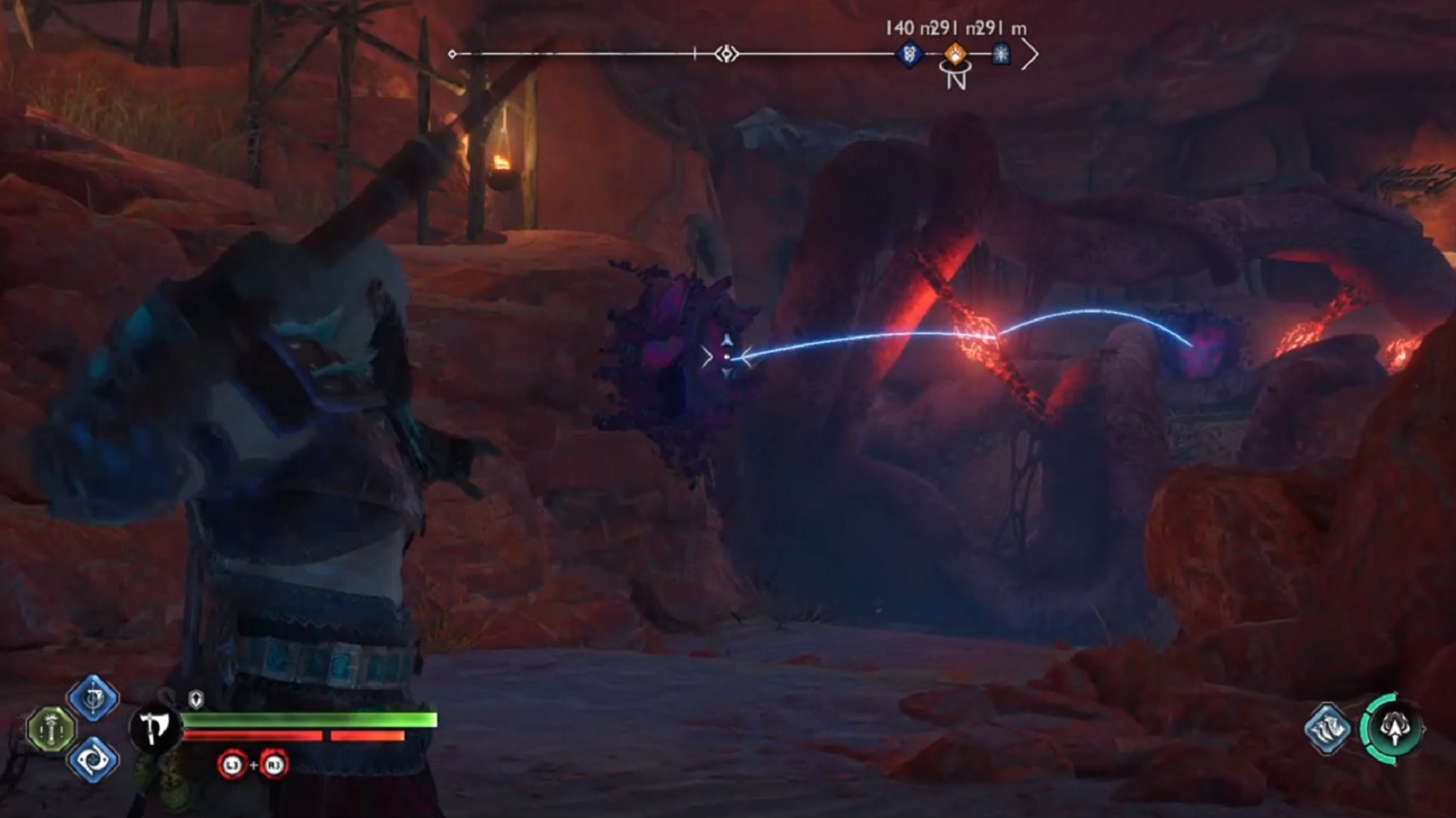Choose the blue snowflake compass marker
The width and height of the screenshot is (1456, 818).
click(1001, 54)
